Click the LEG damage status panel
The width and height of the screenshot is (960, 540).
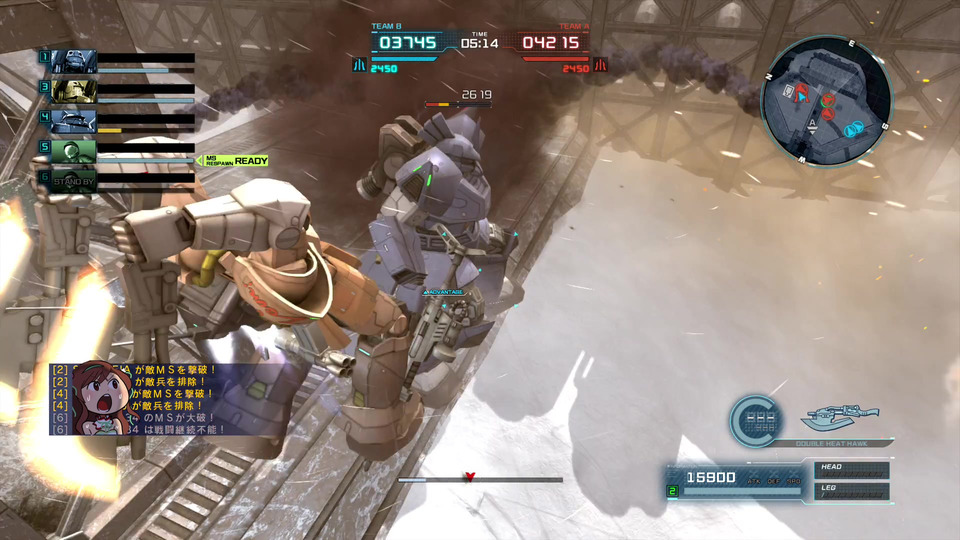[x=849, y=491]
